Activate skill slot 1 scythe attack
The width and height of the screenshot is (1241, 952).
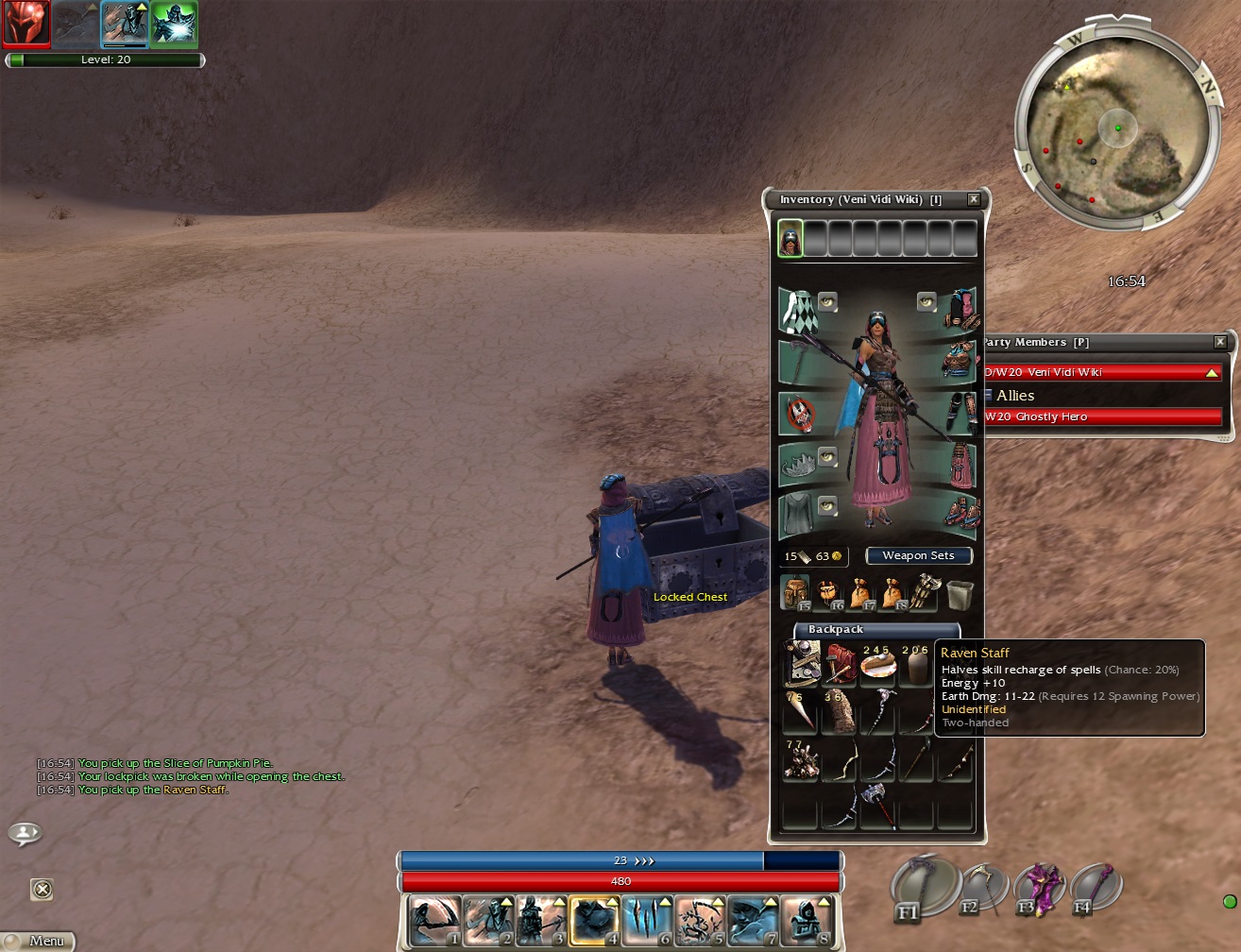point(435,921)
